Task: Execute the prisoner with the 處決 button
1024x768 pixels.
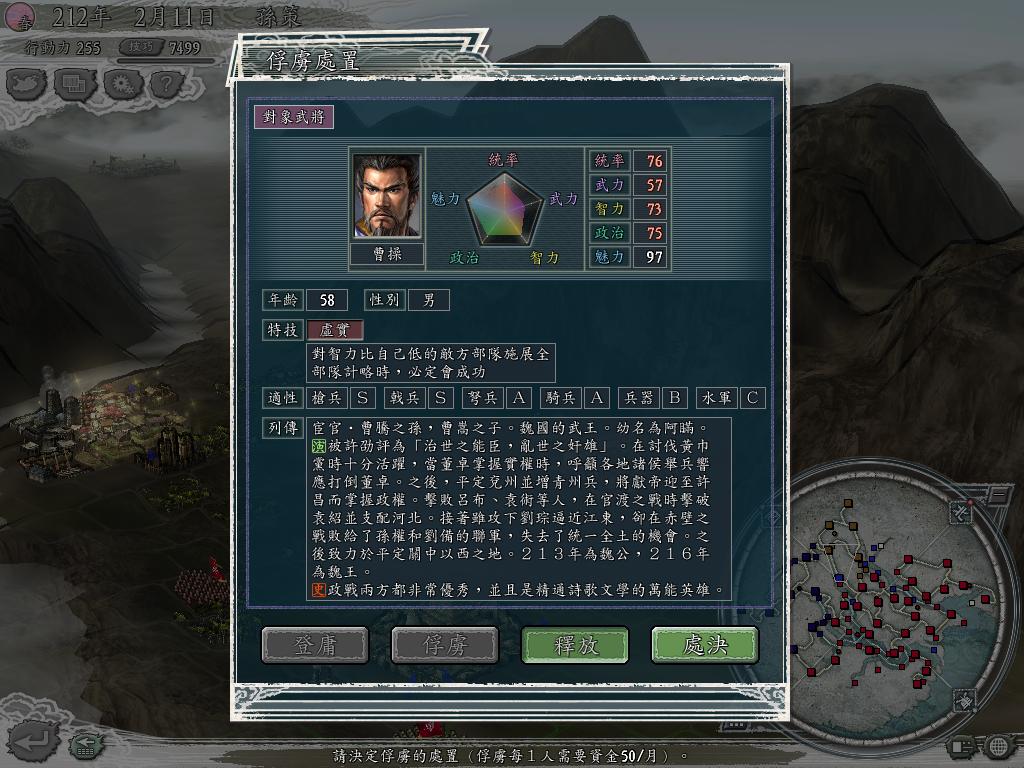Action: coord(704,645)
